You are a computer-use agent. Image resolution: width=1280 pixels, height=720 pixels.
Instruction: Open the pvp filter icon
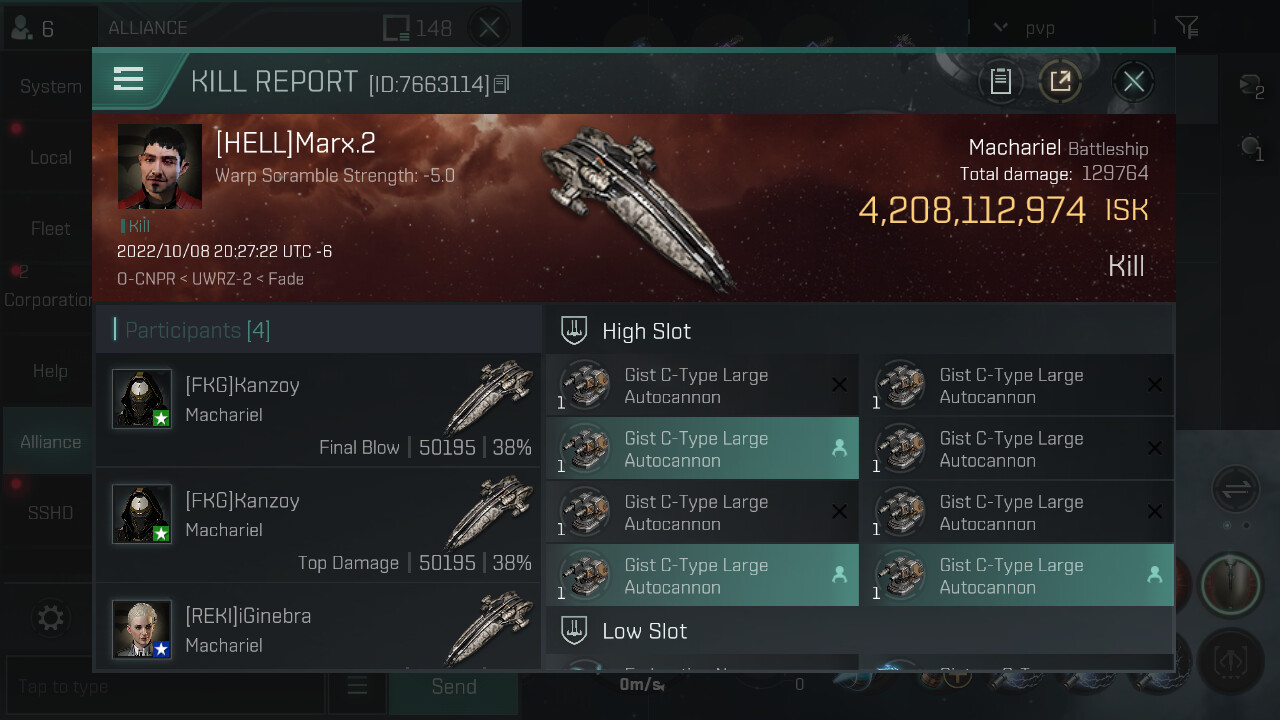point(1186,28)
